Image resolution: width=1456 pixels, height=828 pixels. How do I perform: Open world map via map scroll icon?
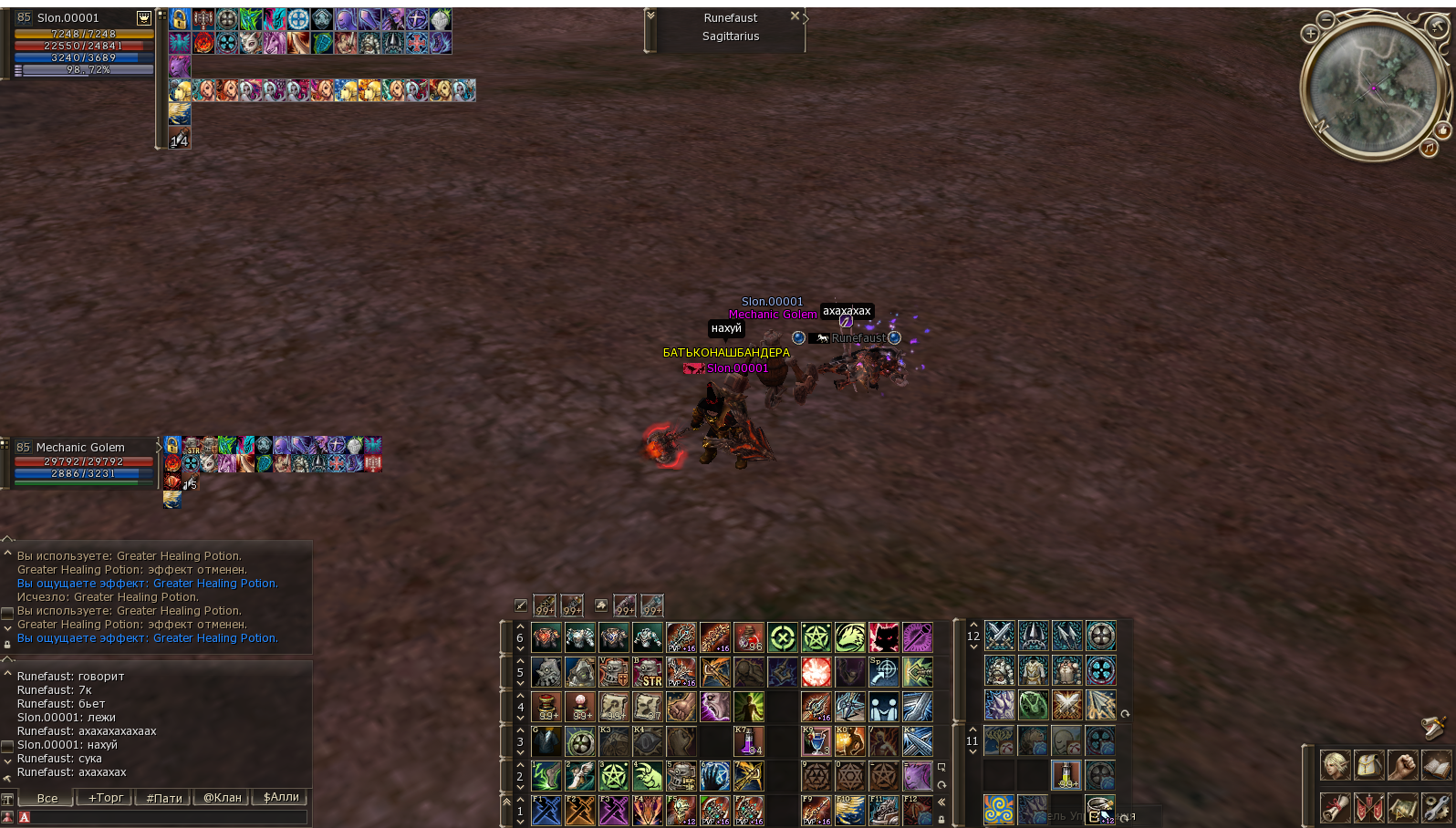1401,809
